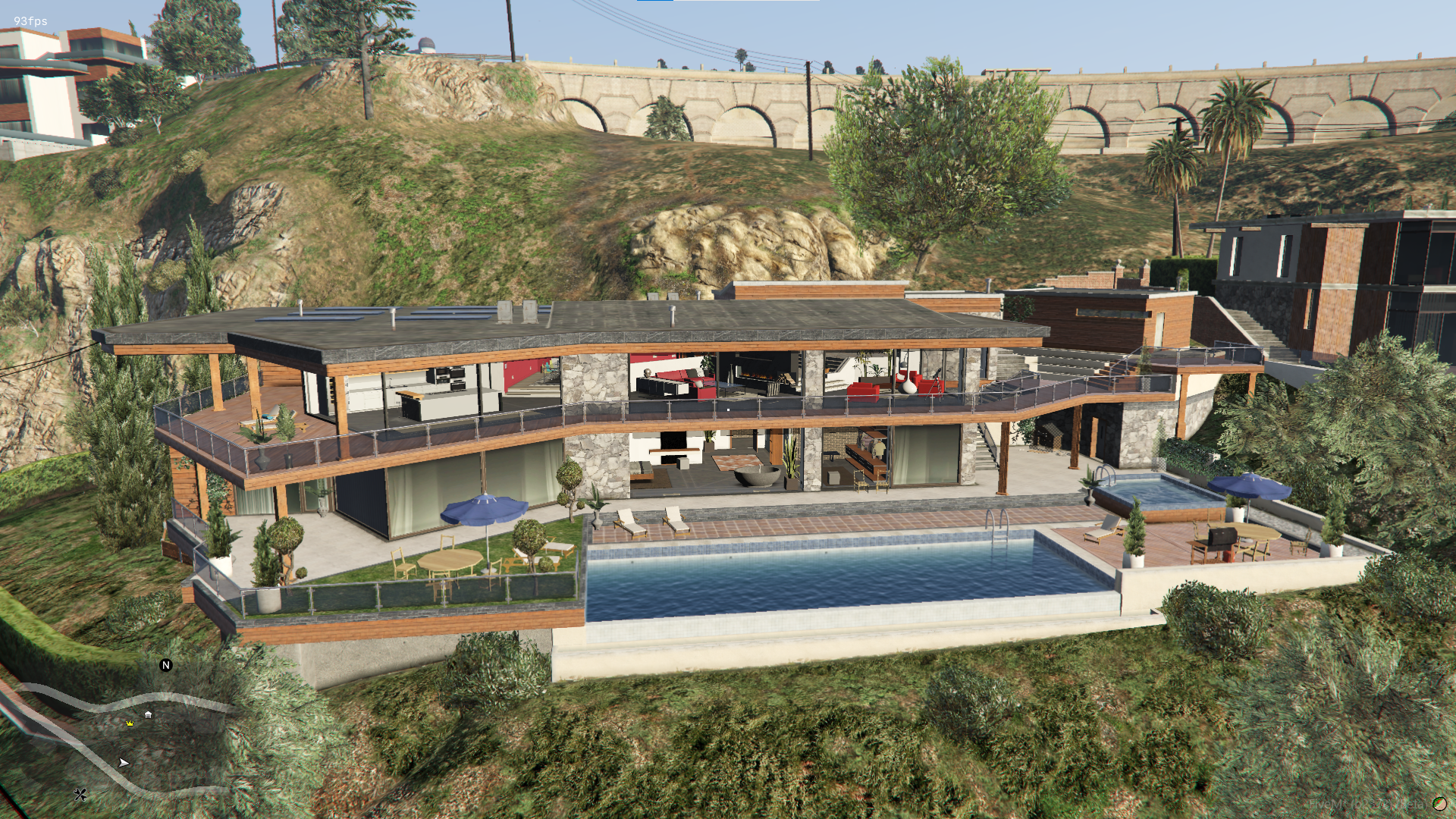Viewport: 1456px width, 819px height.
Task: Select the garage blip on the minimap
Action: [149, 714]
